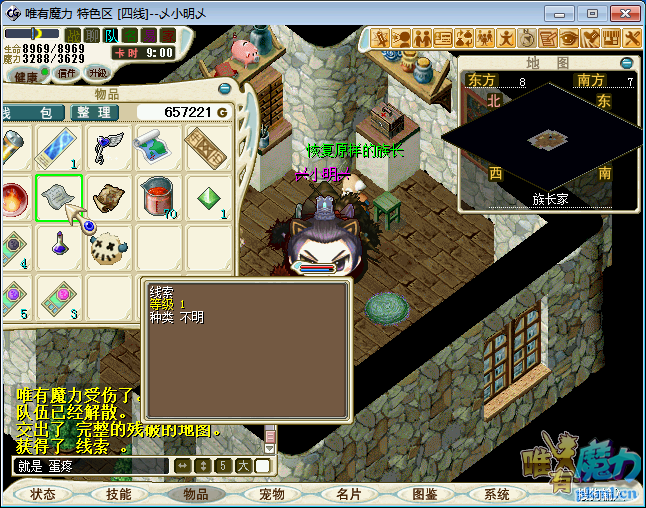Image resolution: width=646 pixels, height=508 pixels.
Task: Select the winged pendant item
Action: click(x=109, y=148)
